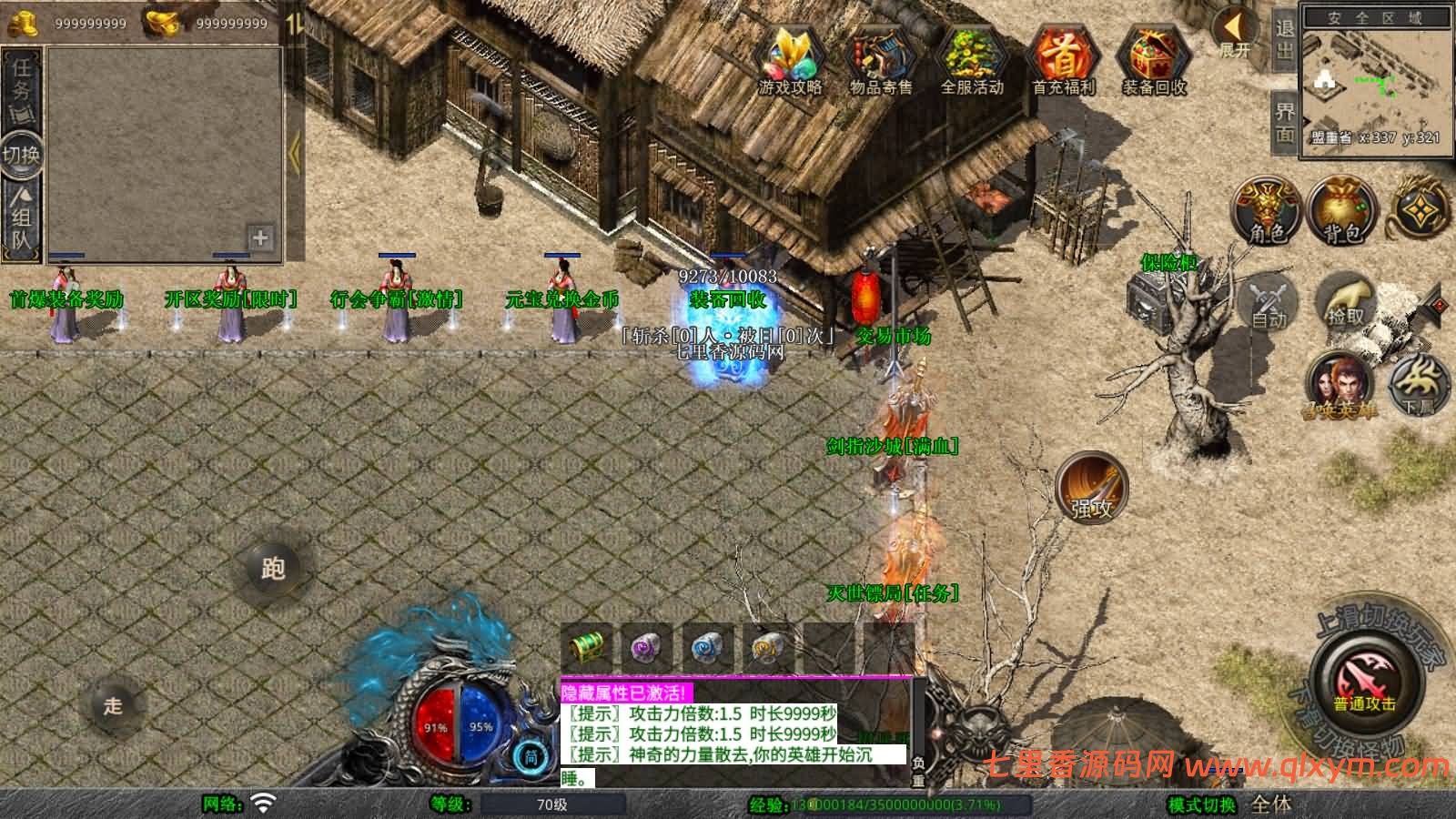Switch to the 组队 team tab
The width and height of the screenshot is (1456, 819).
22,217
